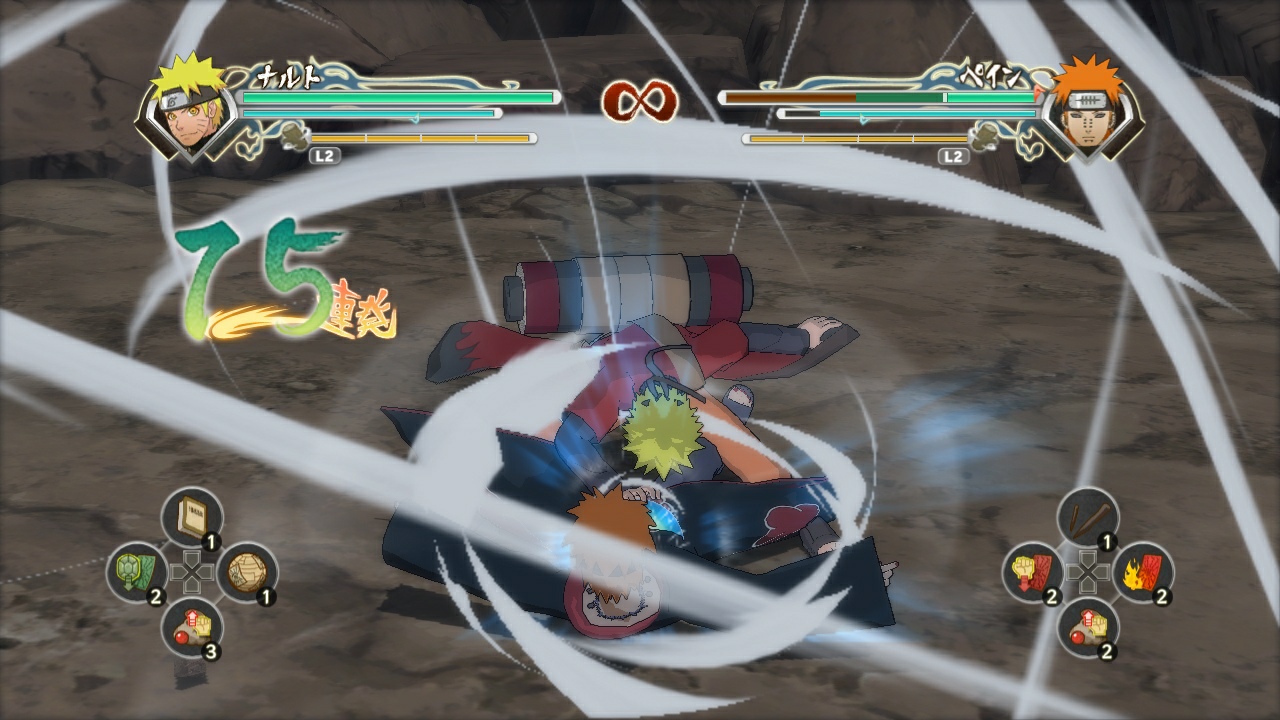Click the x1 count badge on the book item
The height and width of the screenshot is (720, 1280).
(x=212, y=540)
